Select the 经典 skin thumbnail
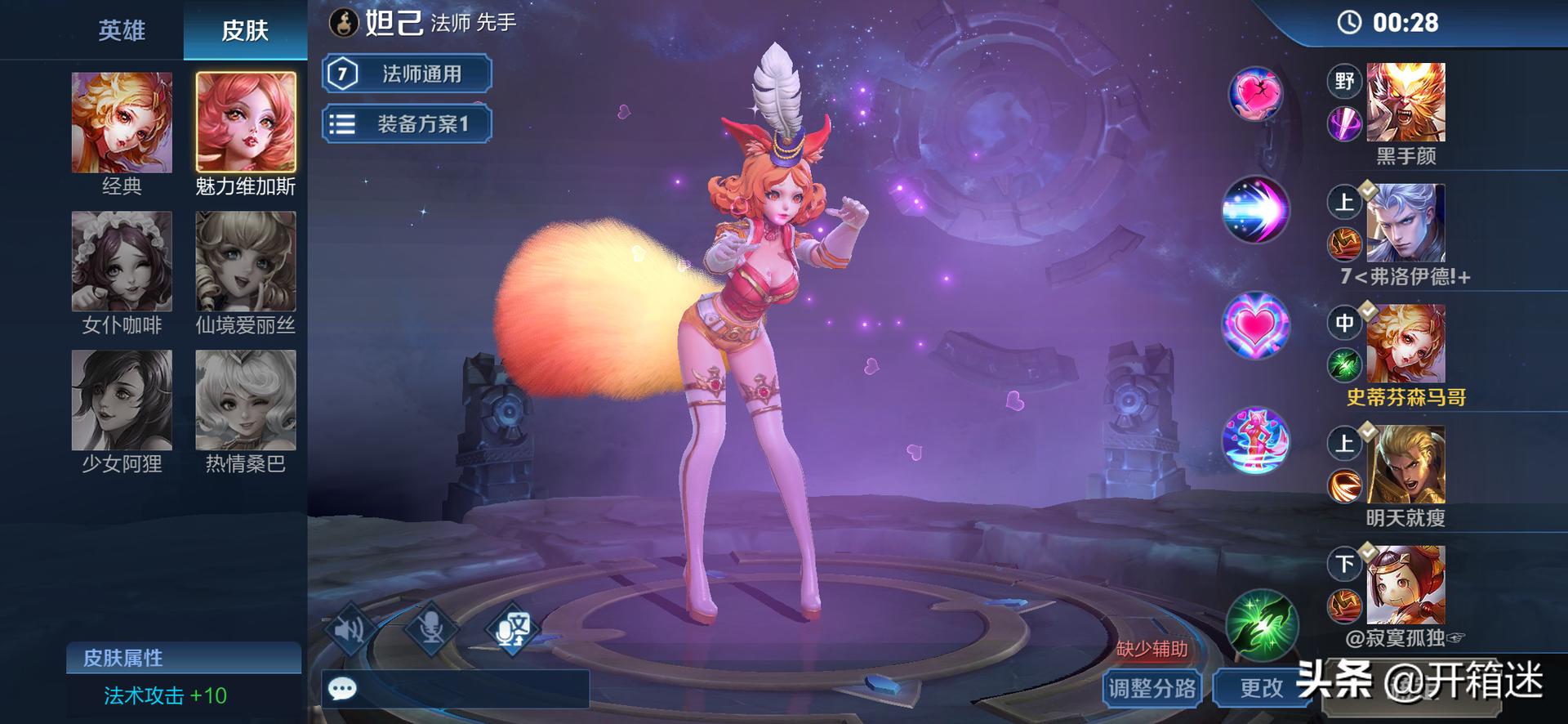1568x724 pixels. pyautogui.click(x=122, y=123)
